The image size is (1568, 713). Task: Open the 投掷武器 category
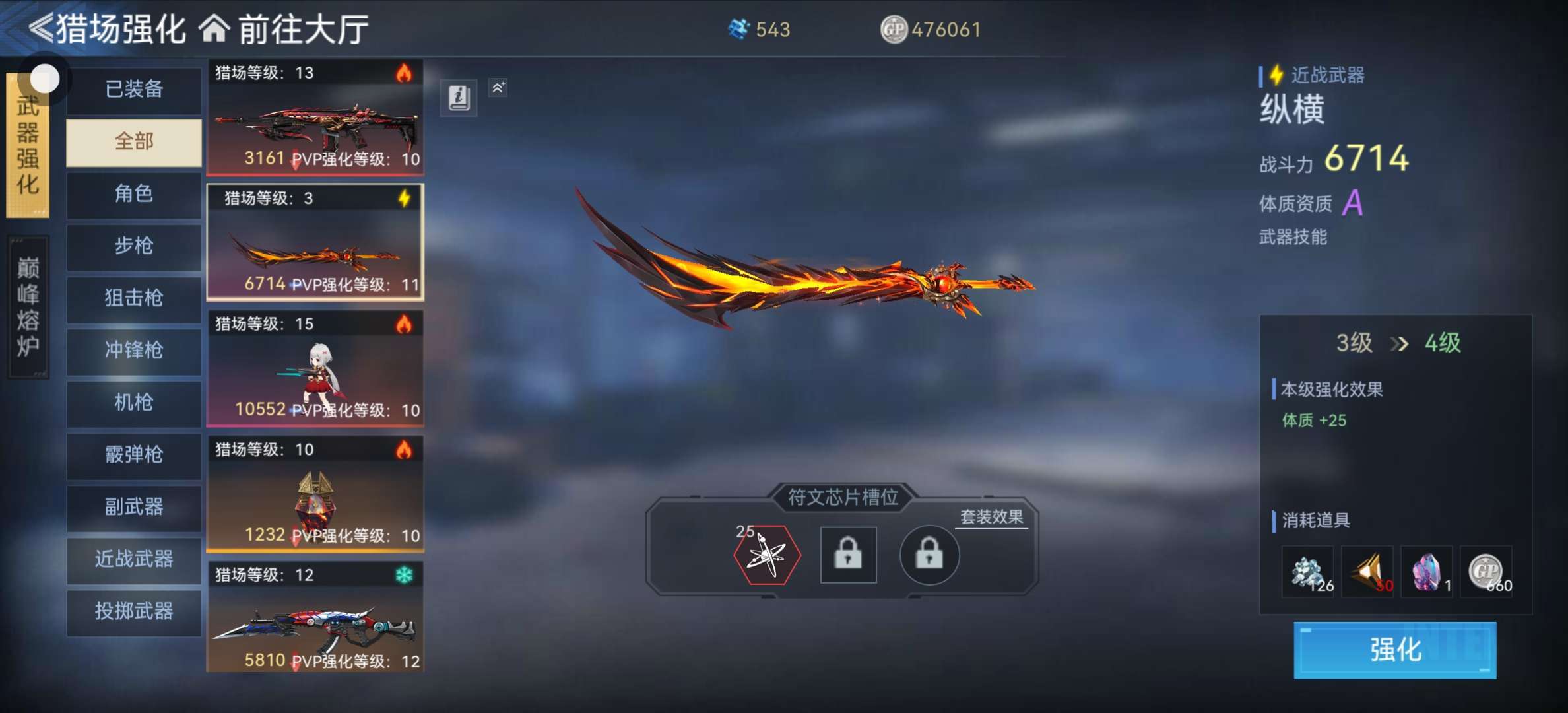click(x=134, y=611)
